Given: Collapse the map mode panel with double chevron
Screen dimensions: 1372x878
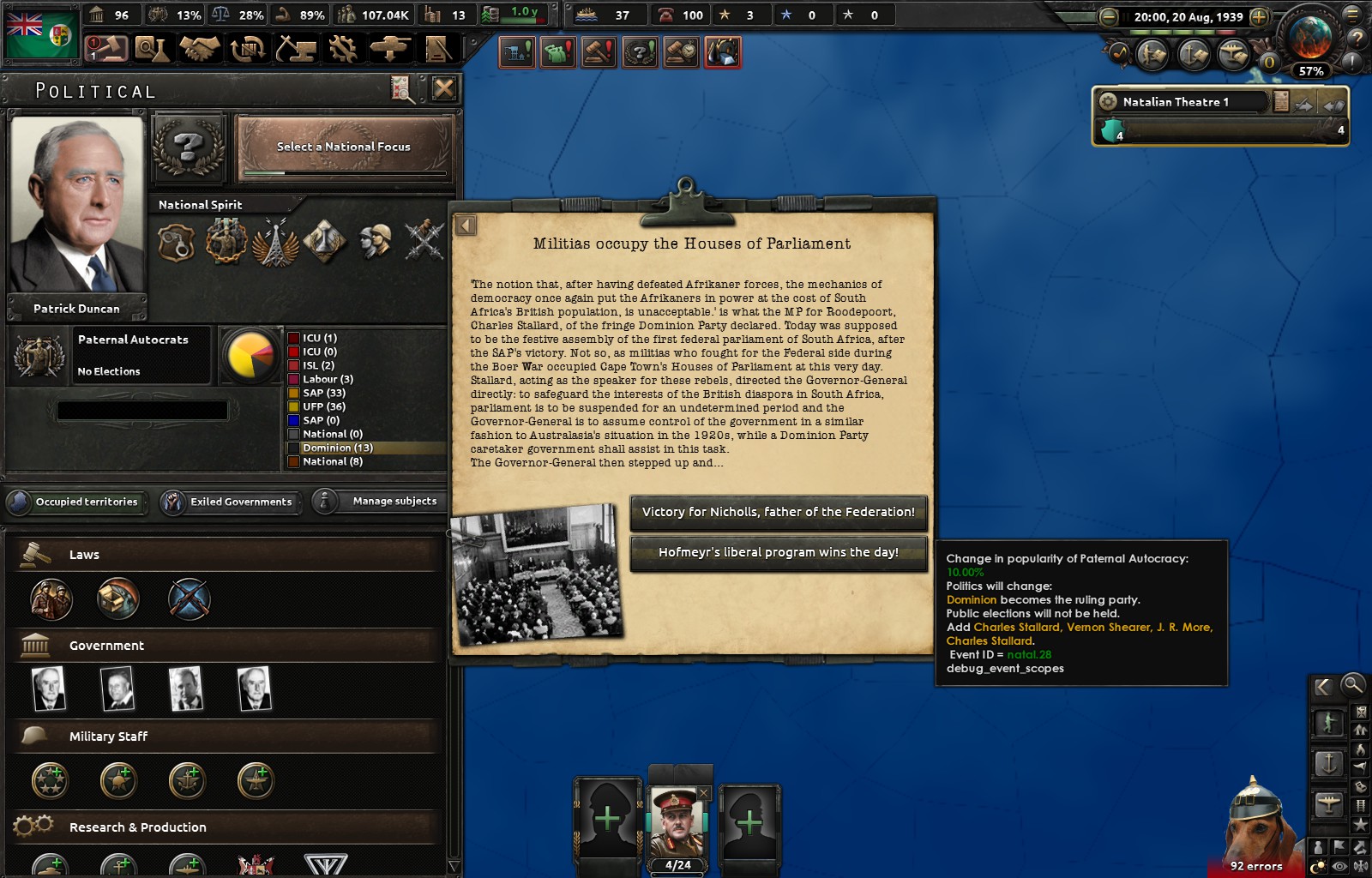Looking at the screenshot, I should coord(1323,686).
